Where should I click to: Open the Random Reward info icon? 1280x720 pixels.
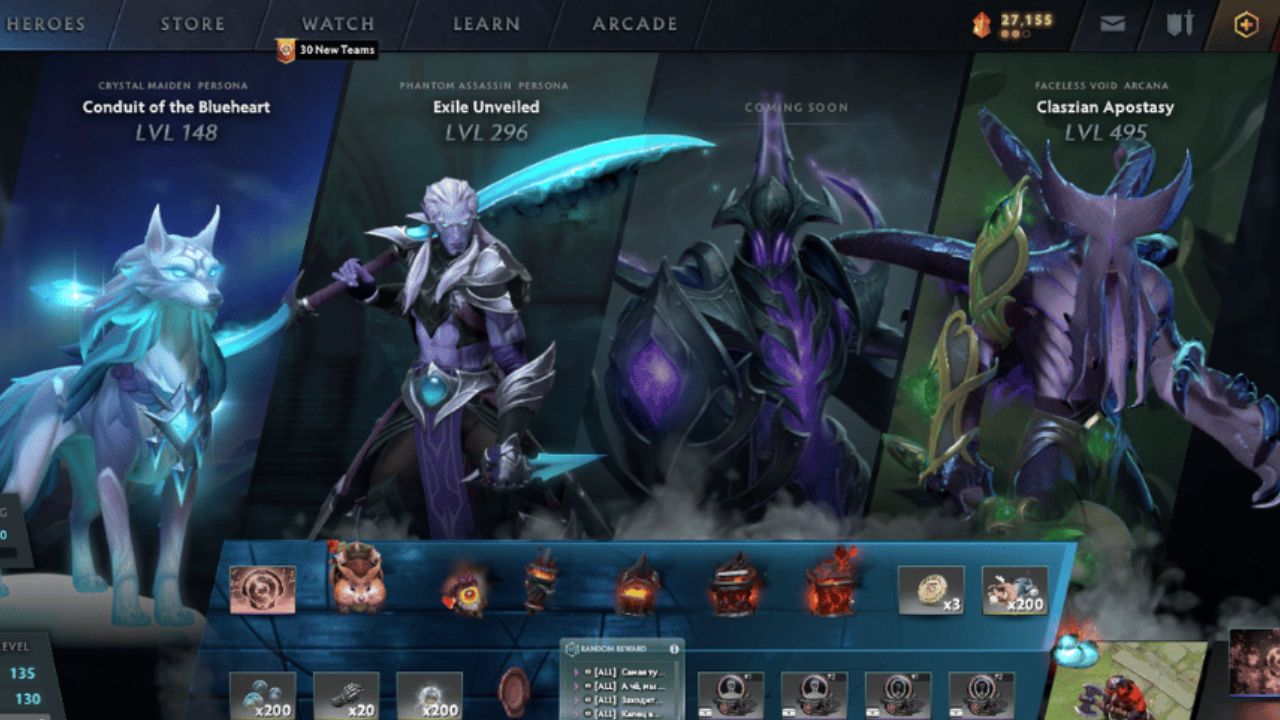[674, 649]
